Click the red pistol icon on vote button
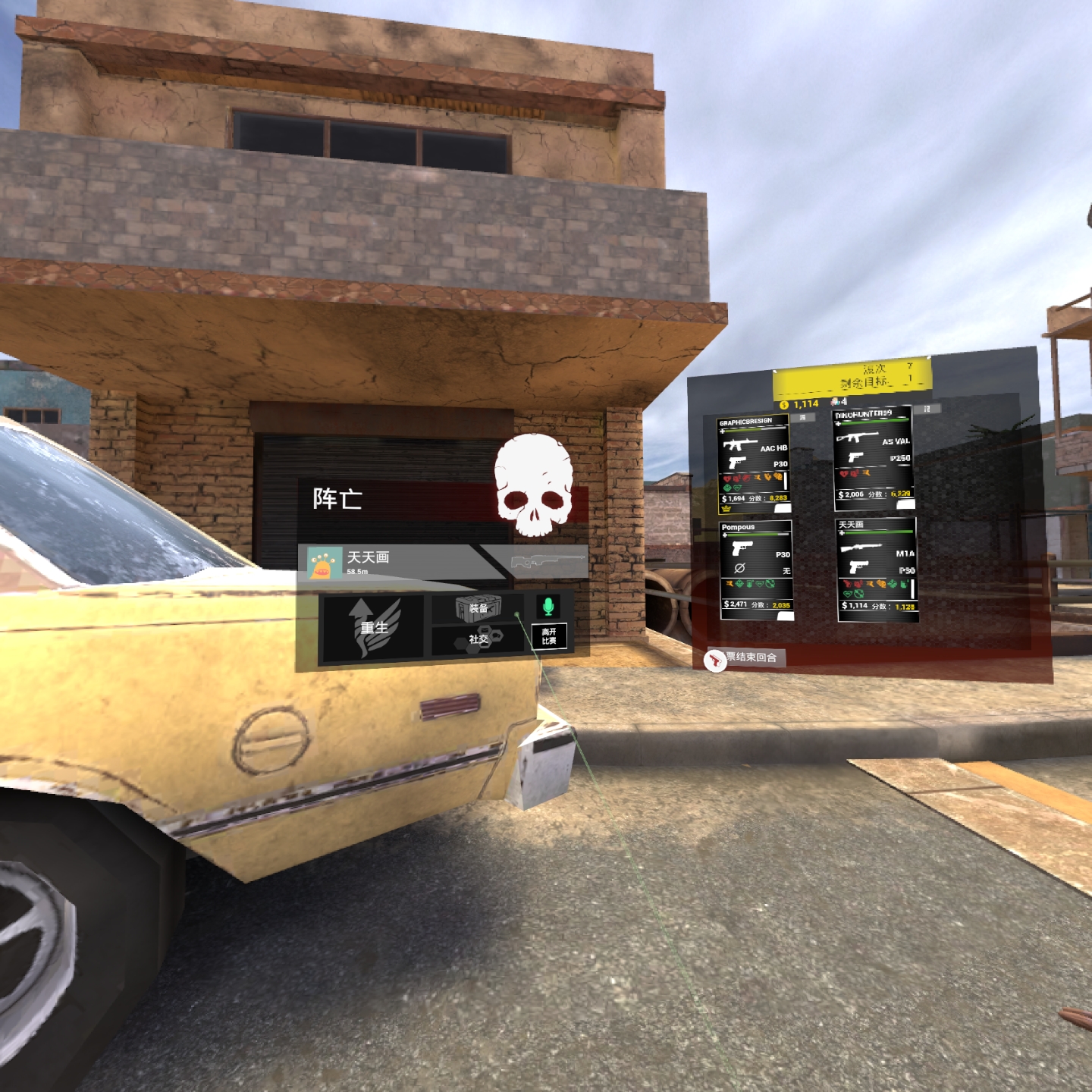This screenshot has width=1092, height=1092. pos(714,661)
